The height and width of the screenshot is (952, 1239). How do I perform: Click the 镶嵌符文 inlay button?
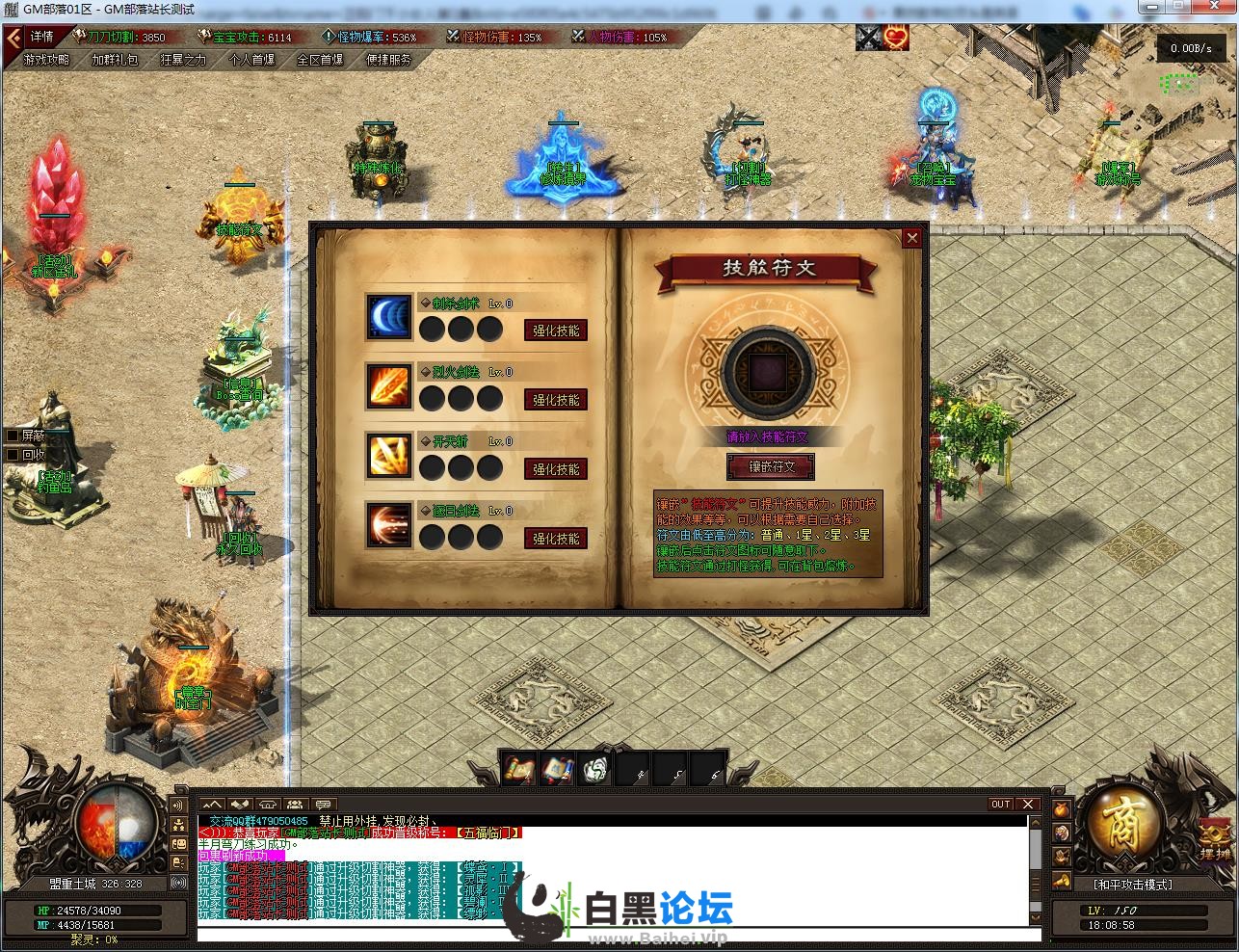click(771, 466)
